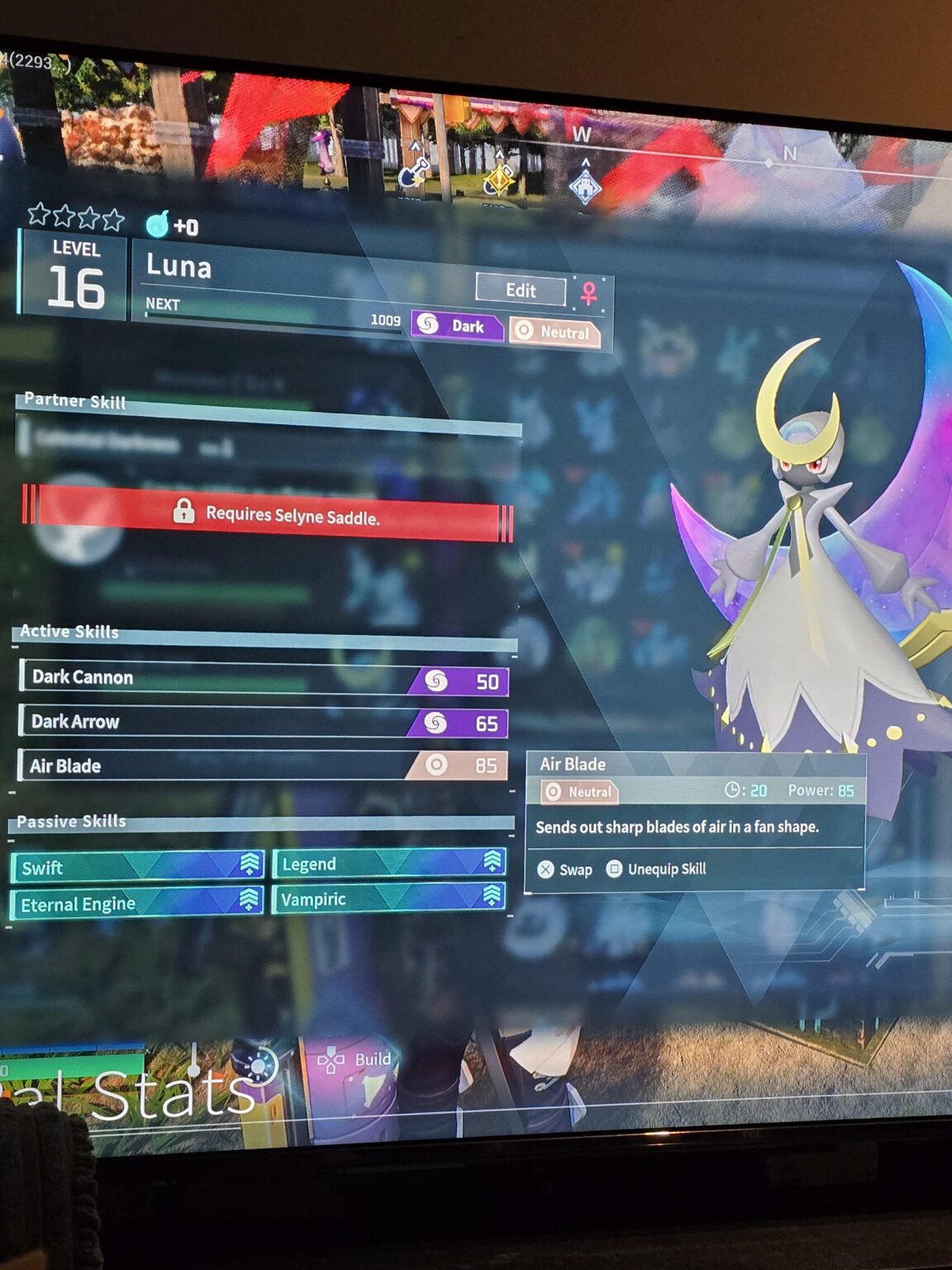Select the Swift passive skill

[137, 867]
